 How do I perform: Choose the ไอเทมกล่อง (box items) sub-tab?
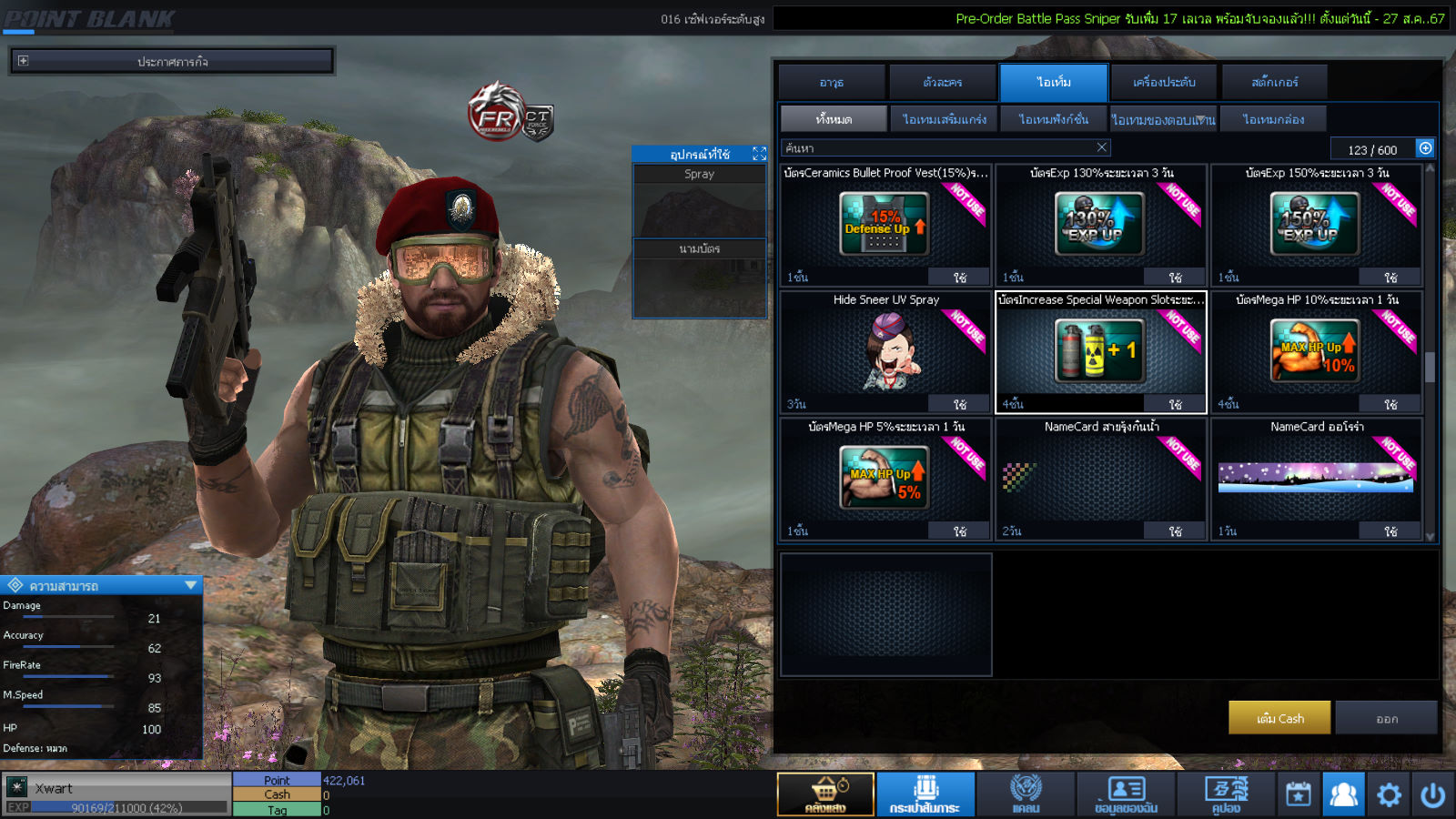click(x=1273, y=119)
